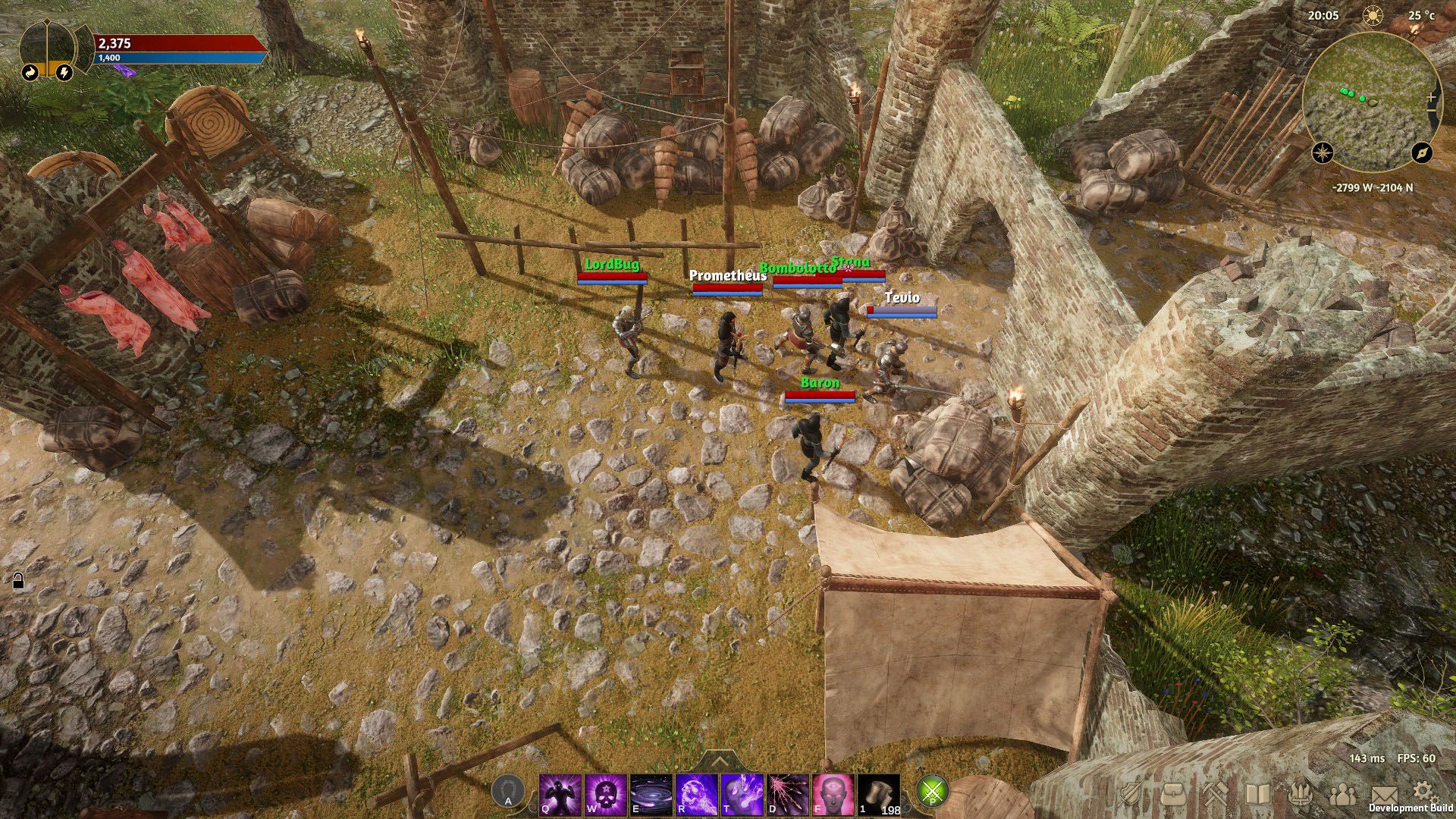Cast the red needle burst spell
1456x819 pixels.
788,795
